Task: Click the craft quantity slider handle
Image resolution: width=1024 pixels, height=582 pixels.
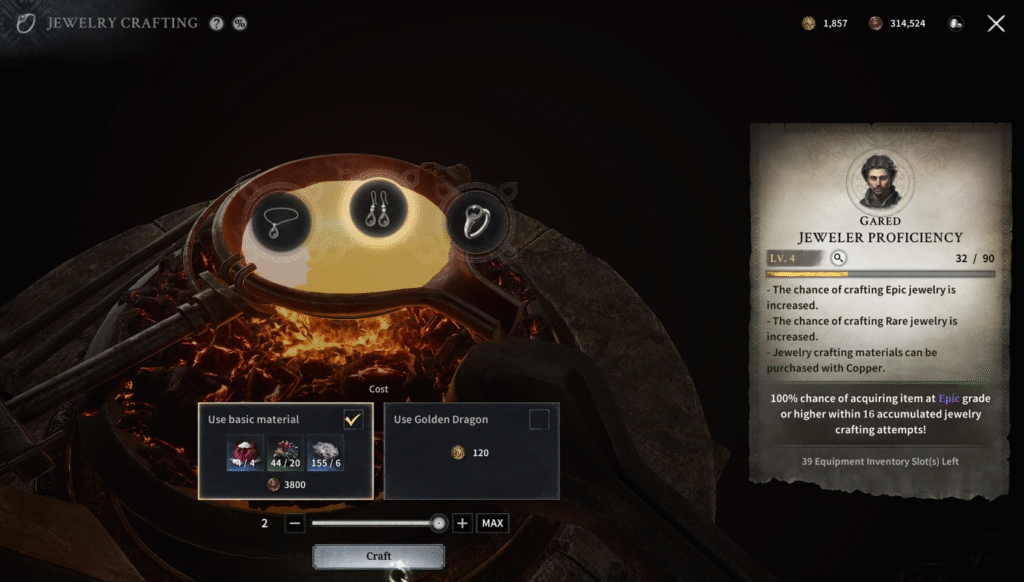Action: tap(438, 523)
